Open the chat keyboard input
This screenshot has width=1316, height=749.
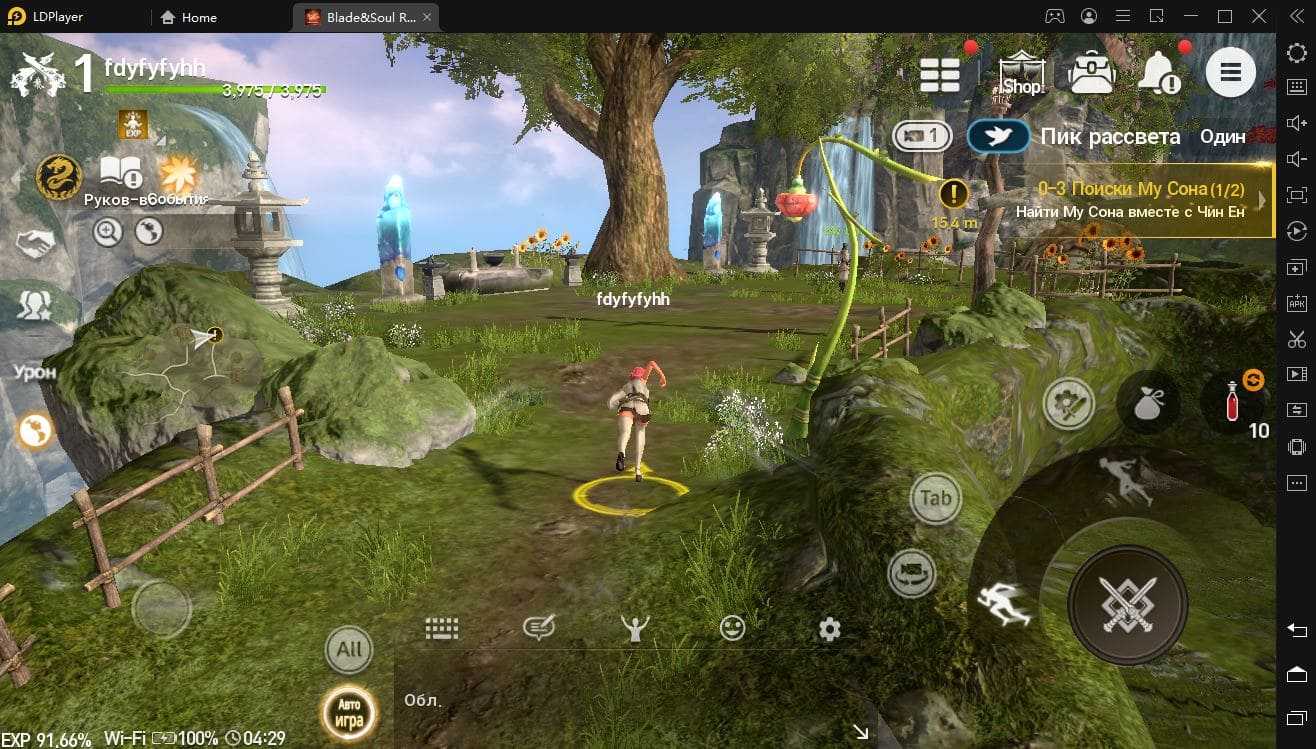click(441, 628)
